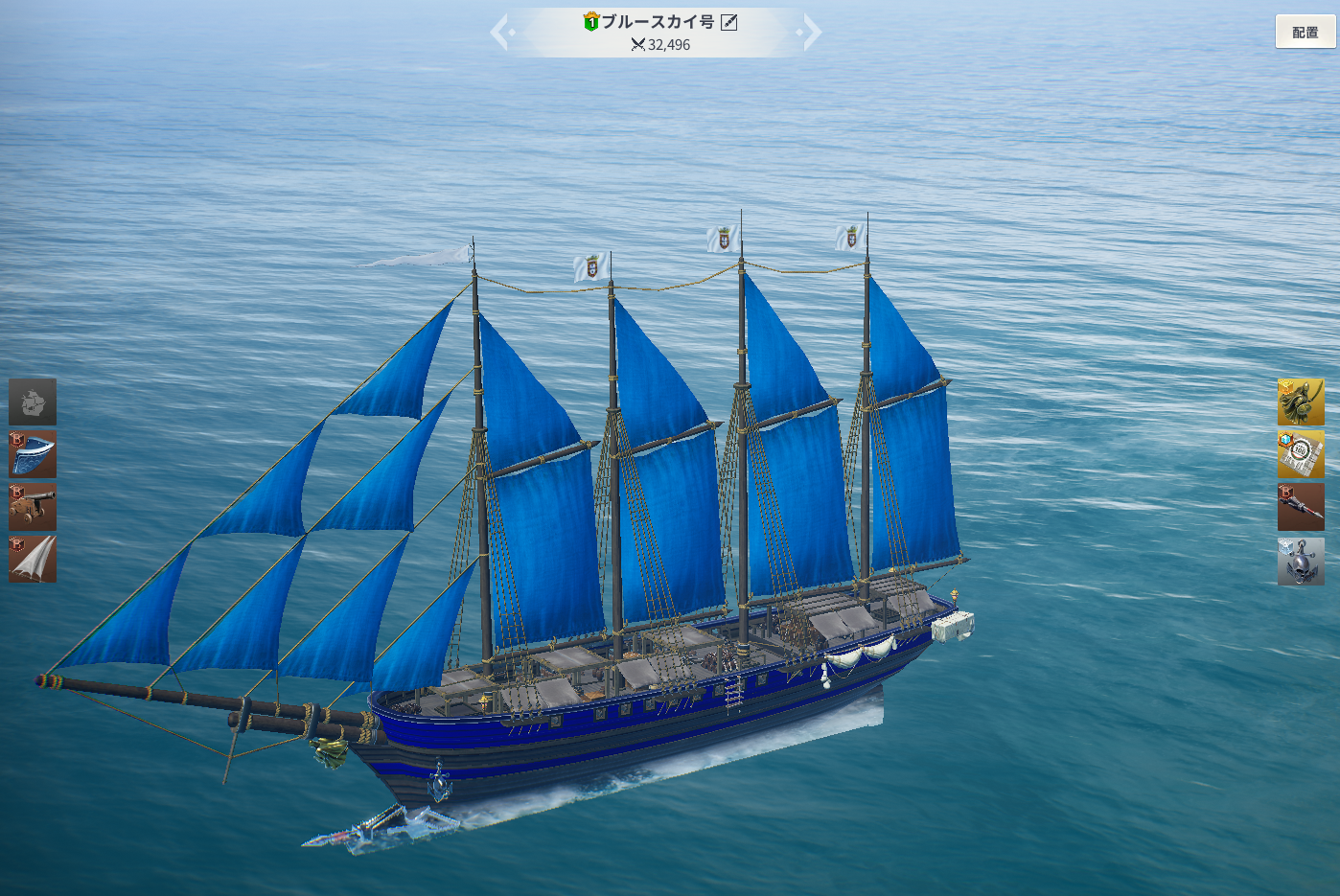
Task: Open the skull anchor equipment slot
Action: click(1301, 561)
